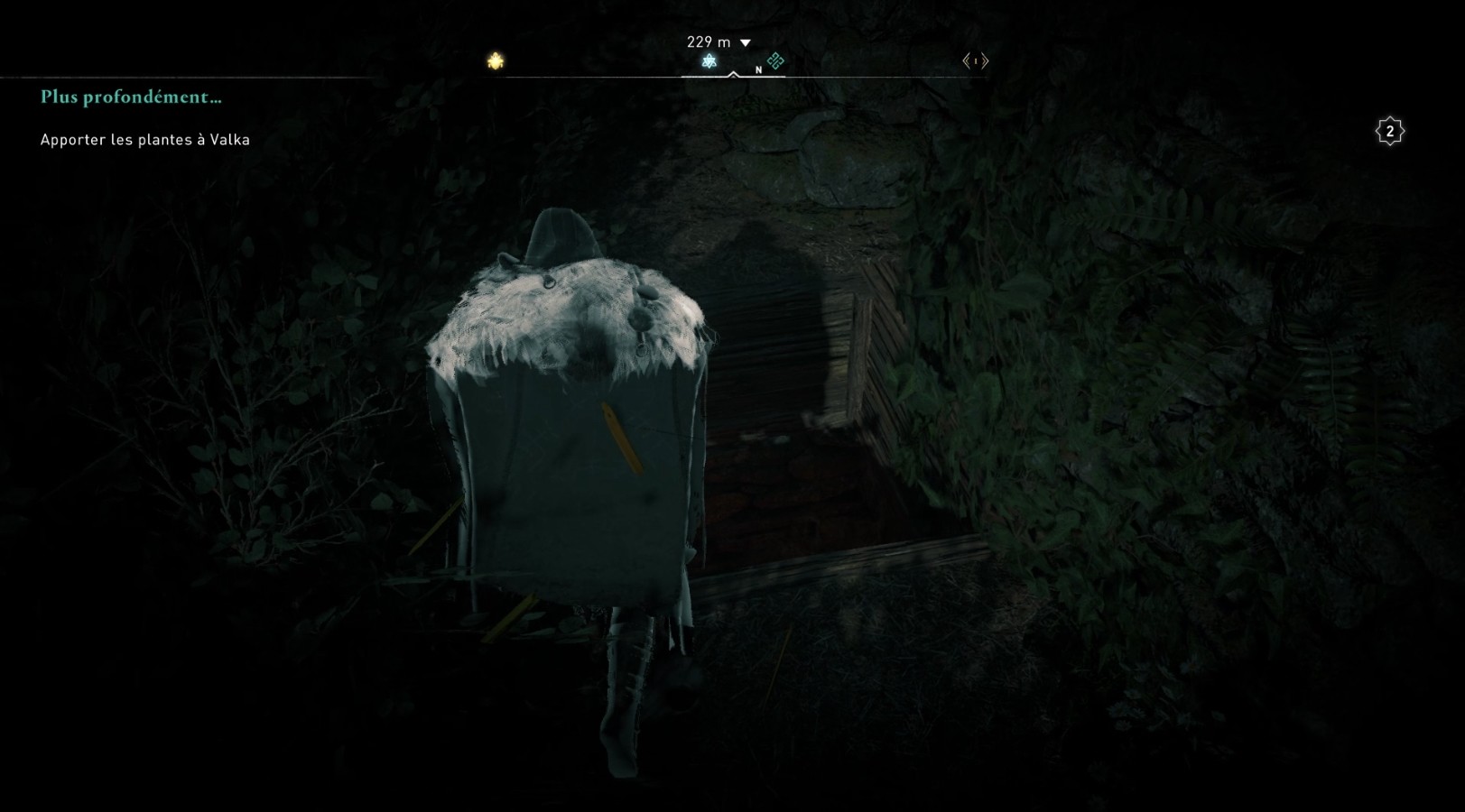1465x812 pixels.
Task: Open the tracked quest 'Plus profondément…'
Action: [131, 97]
